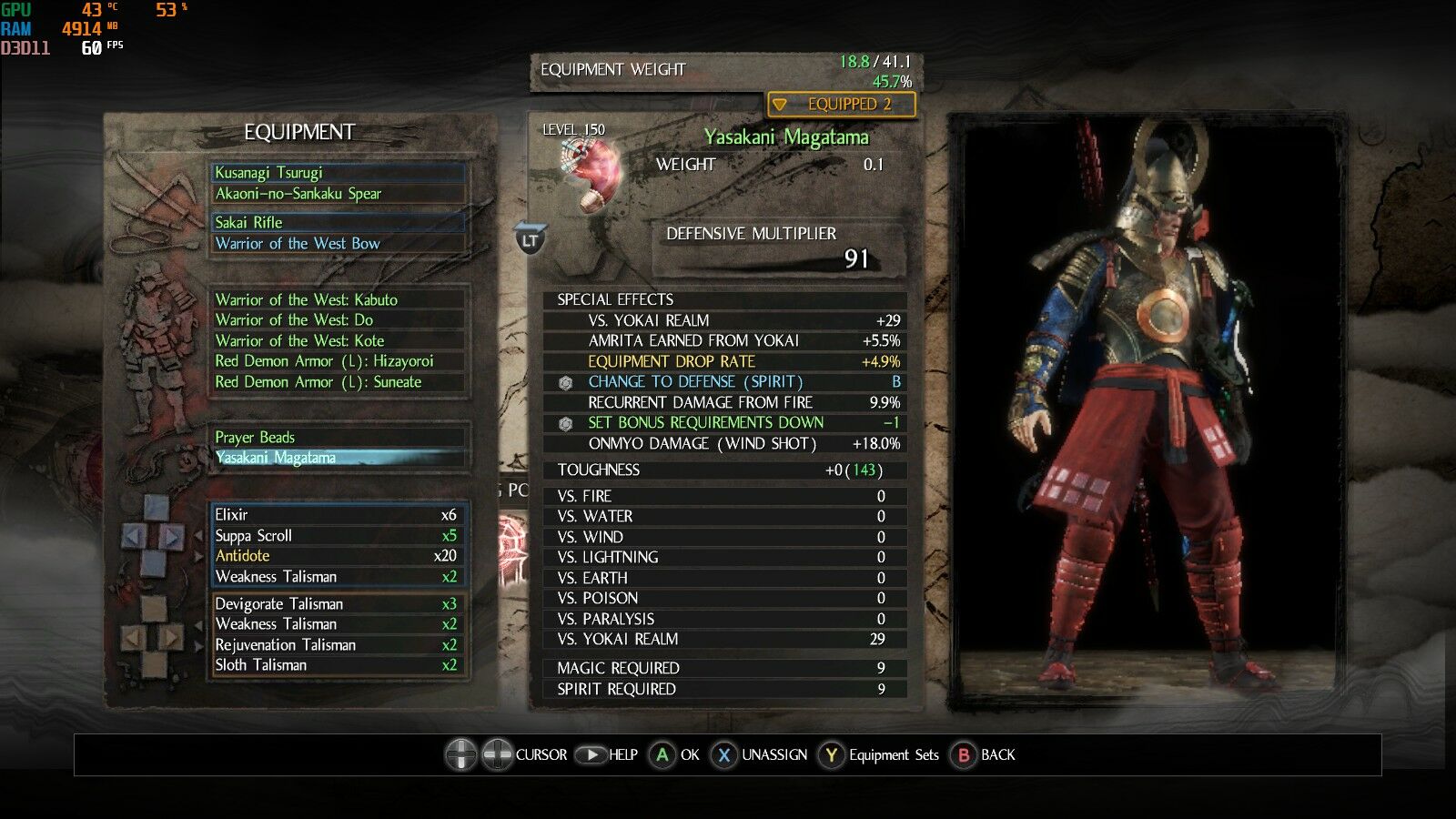
Task: Select Red Demon Armor (L): Suneate slot
Action: pos(338,382)
